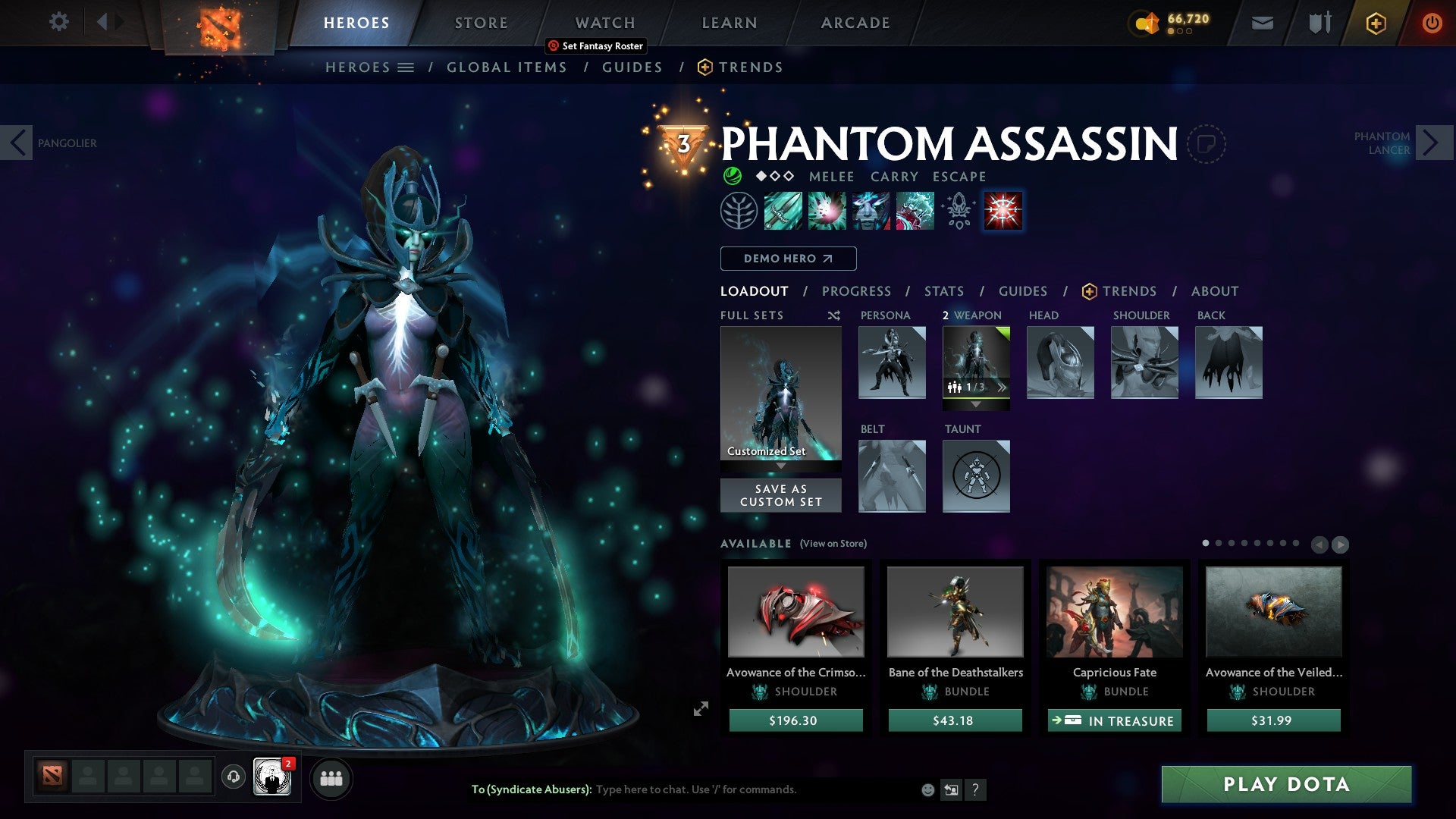Click the mail notifications envelope icon
Viewport: 1456px width, 819px height.
coord(1261,23)
